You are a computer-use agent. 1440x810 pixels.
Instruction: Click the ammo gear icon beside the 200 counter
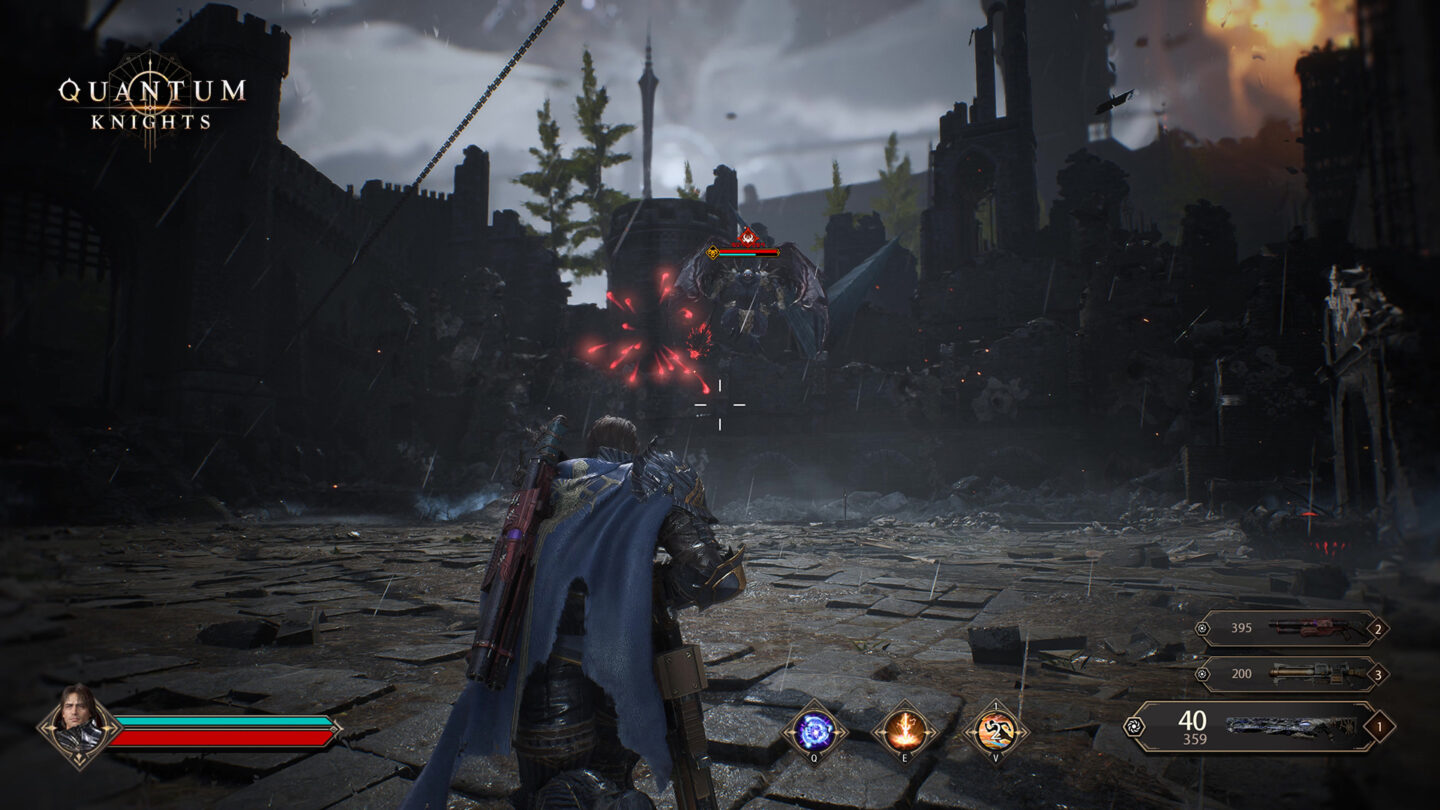[1202, 674]
